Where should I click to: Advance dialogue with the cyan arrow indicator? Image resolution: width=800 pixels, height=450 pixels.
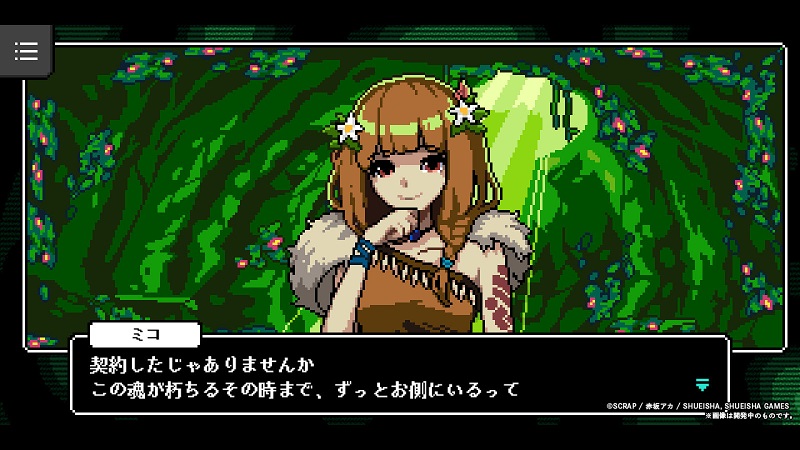click(x=702, y=384)
